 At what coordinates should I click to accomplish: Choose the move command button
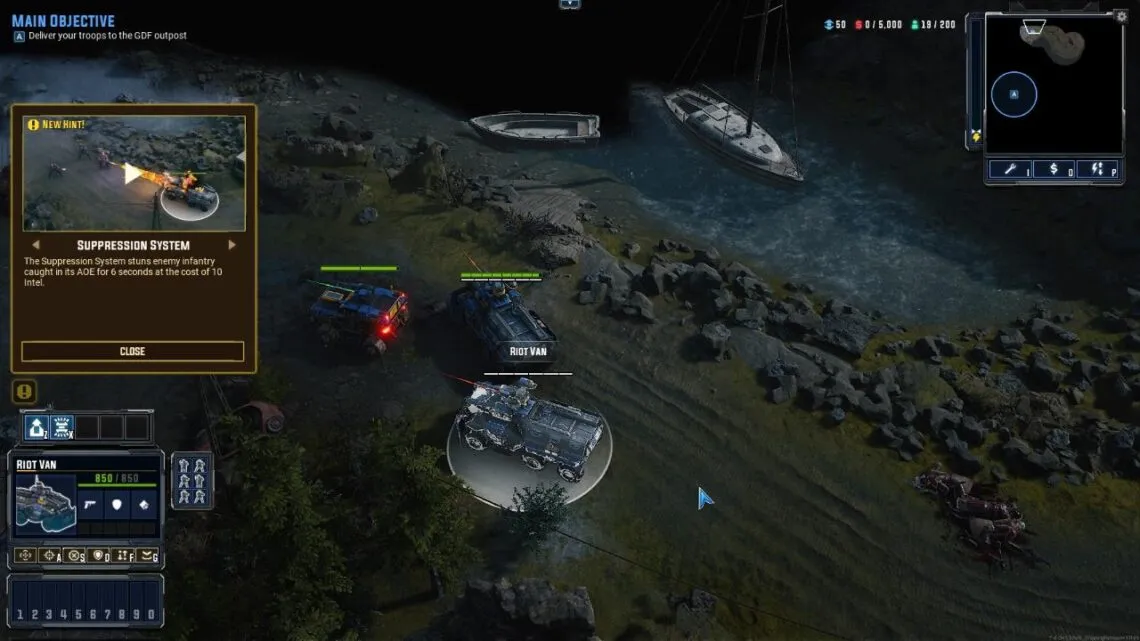click(27, 556)
